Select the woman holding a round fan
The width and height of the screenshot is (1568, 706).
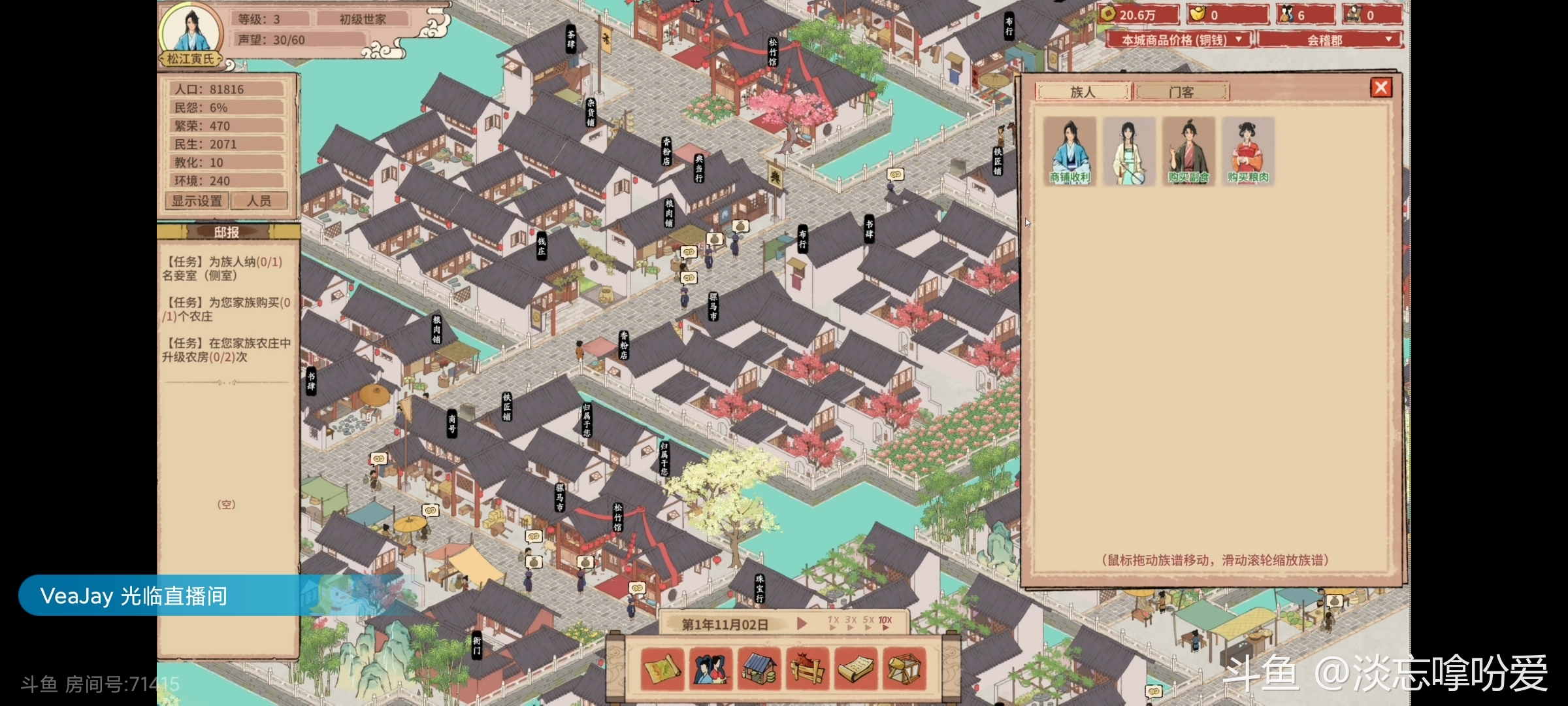pos(1129,151)
